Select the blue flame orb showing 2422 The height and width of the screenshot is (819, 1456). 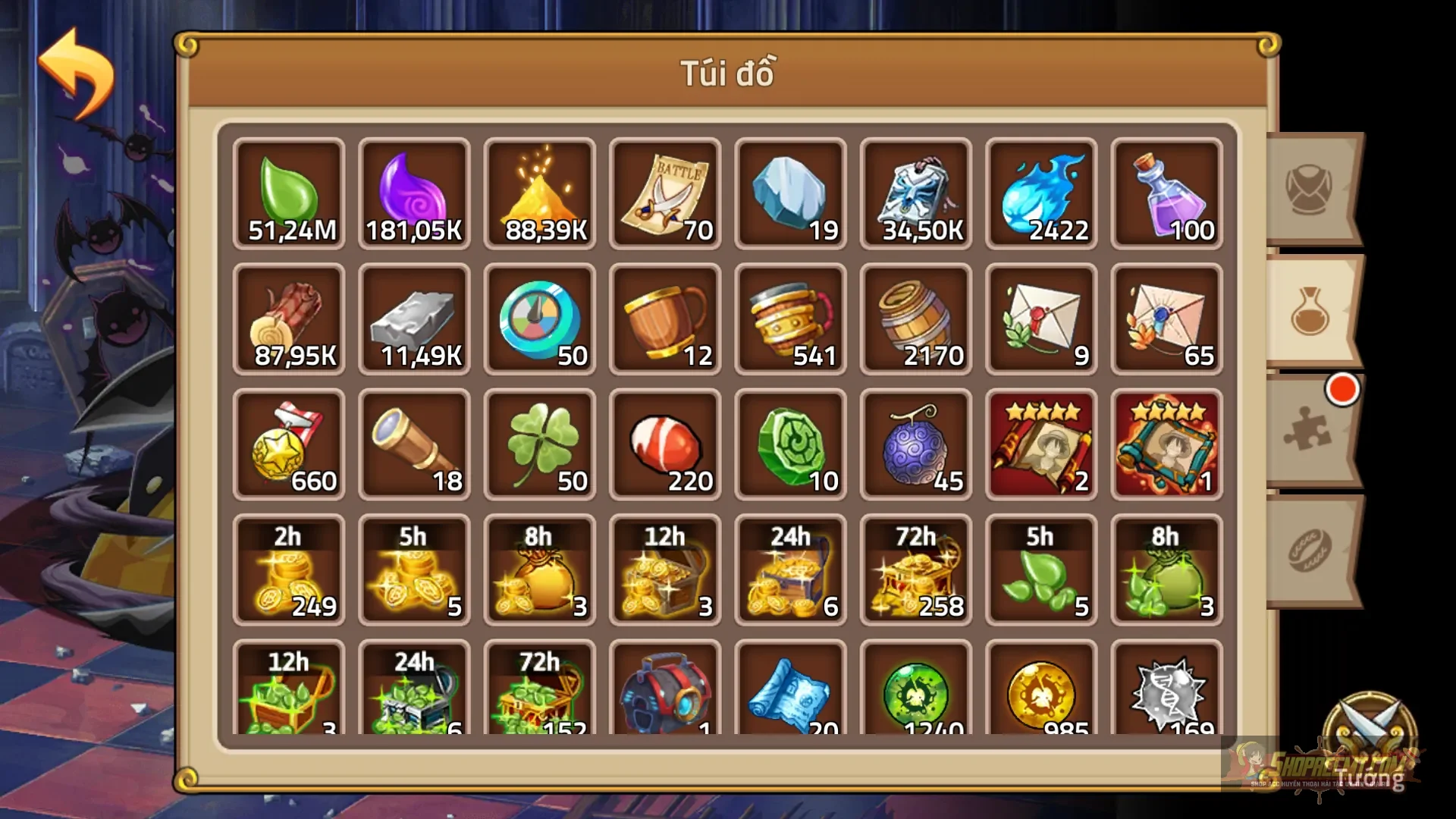tap(1041, 193)
